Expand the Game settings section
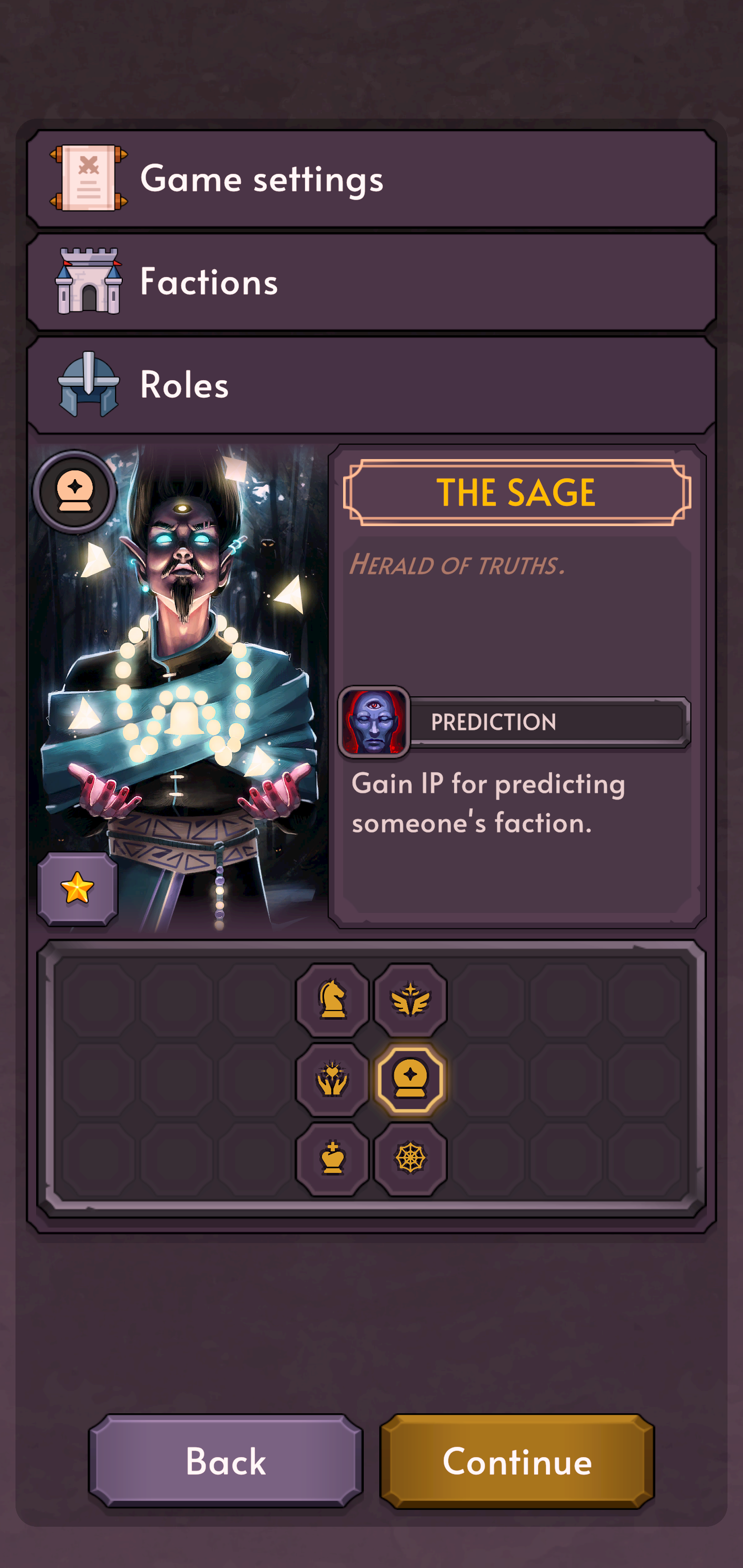The width and height of the screenshot is (743, 1568). pos(372,178)
